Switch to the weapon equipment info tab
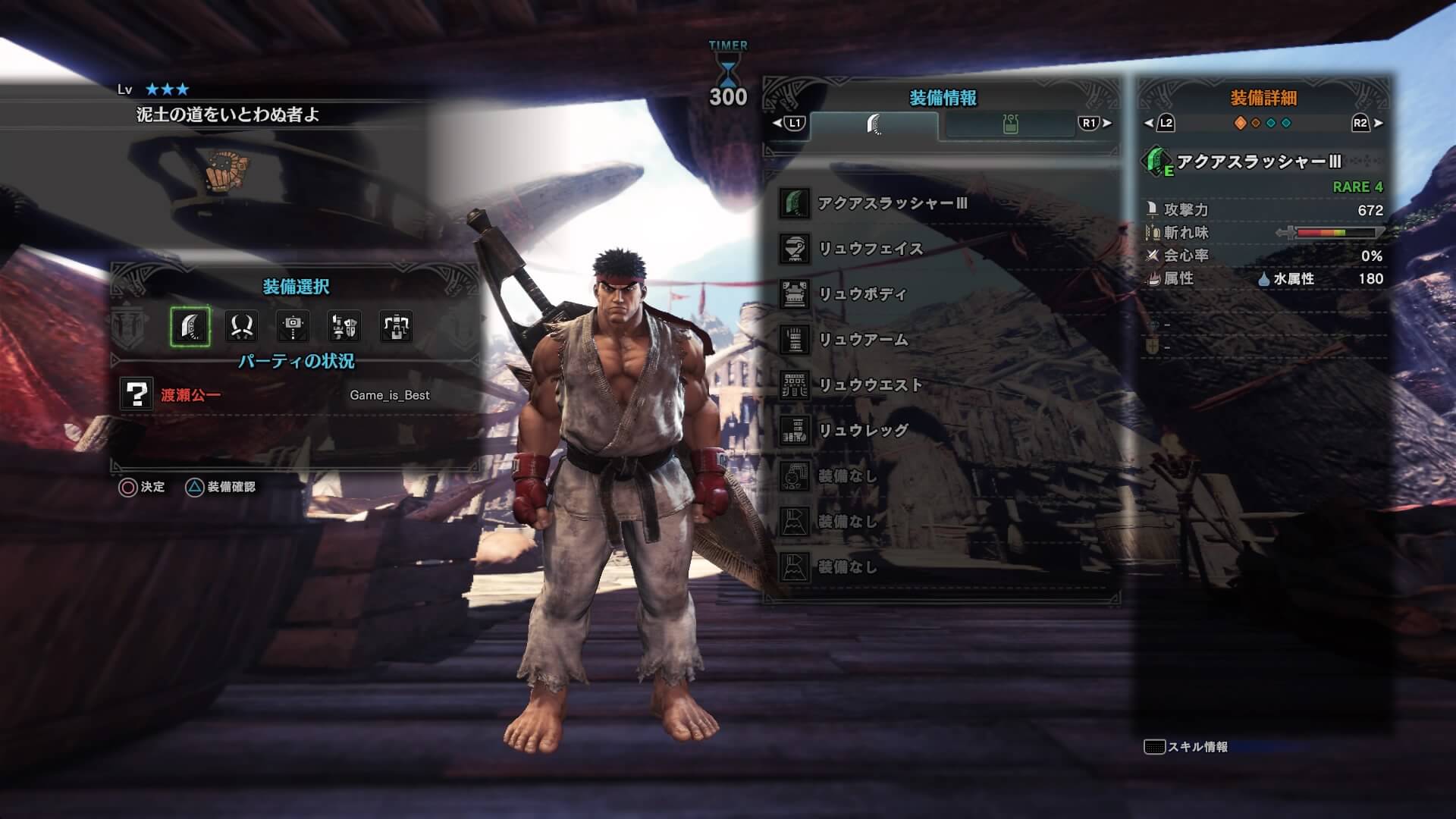 click(874, 124)
